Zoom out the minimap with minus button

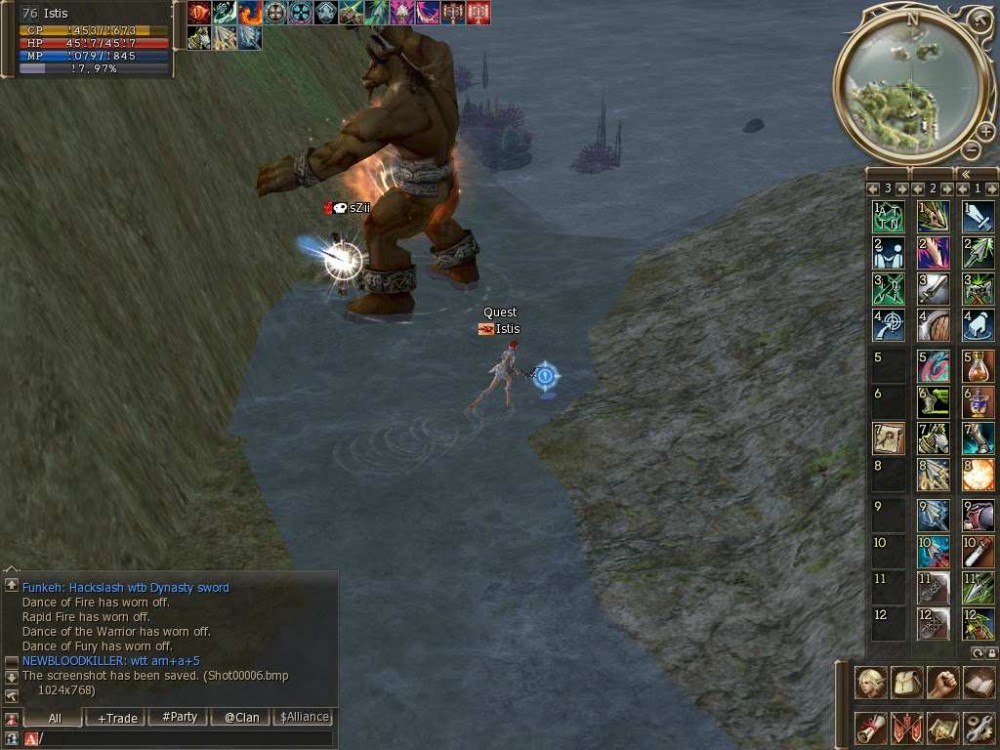coord(969,150)
